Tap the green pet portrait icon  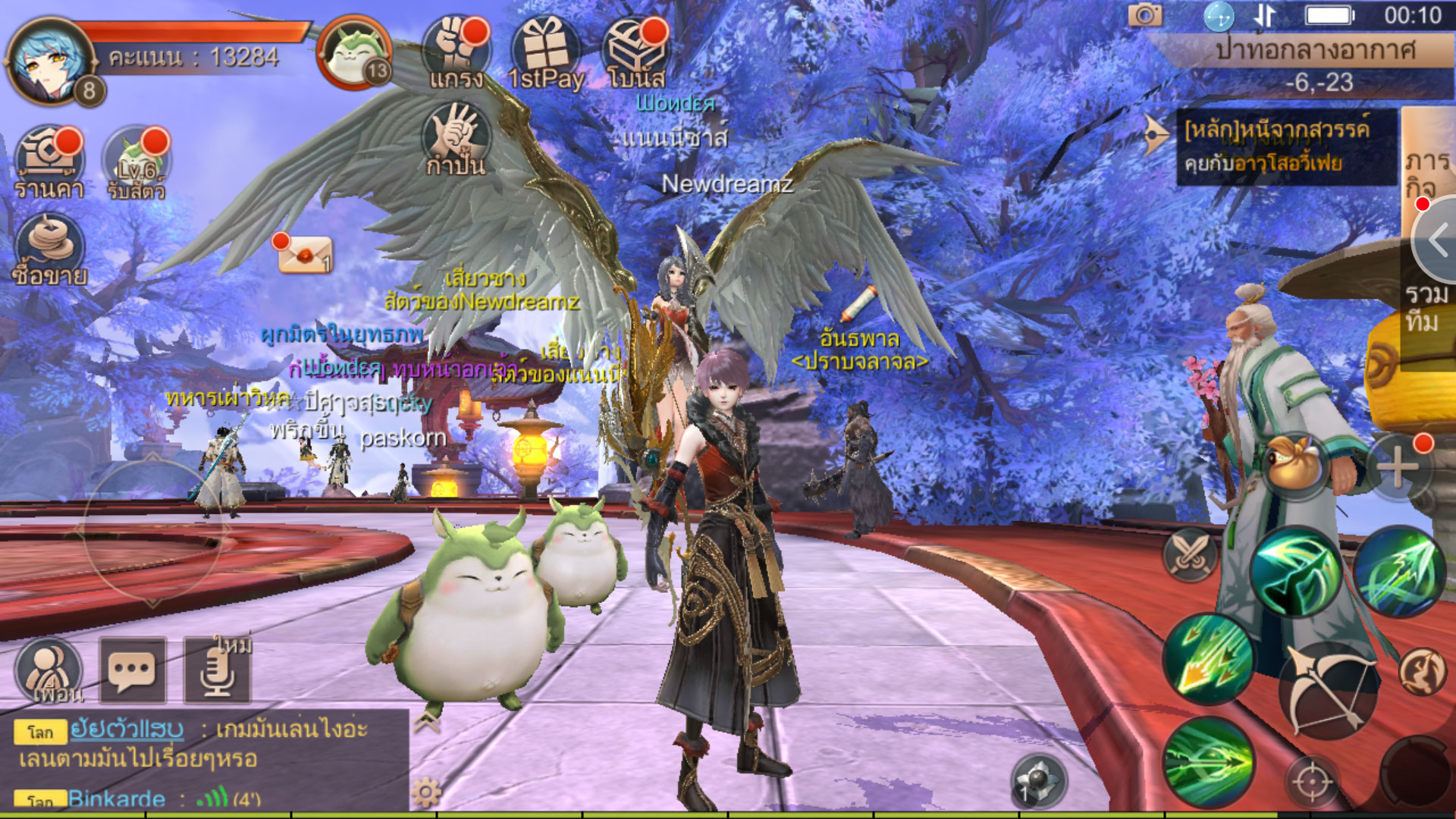click(355, 53)
